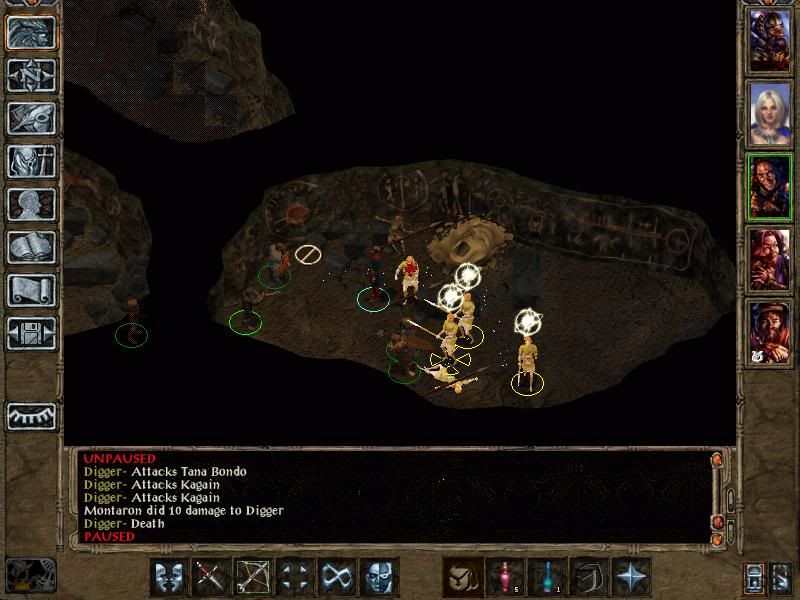The image size is (800, 600).
Task: Select the bearded dwarf portrait
Action: pyautogui.click(x=770, y=332)
